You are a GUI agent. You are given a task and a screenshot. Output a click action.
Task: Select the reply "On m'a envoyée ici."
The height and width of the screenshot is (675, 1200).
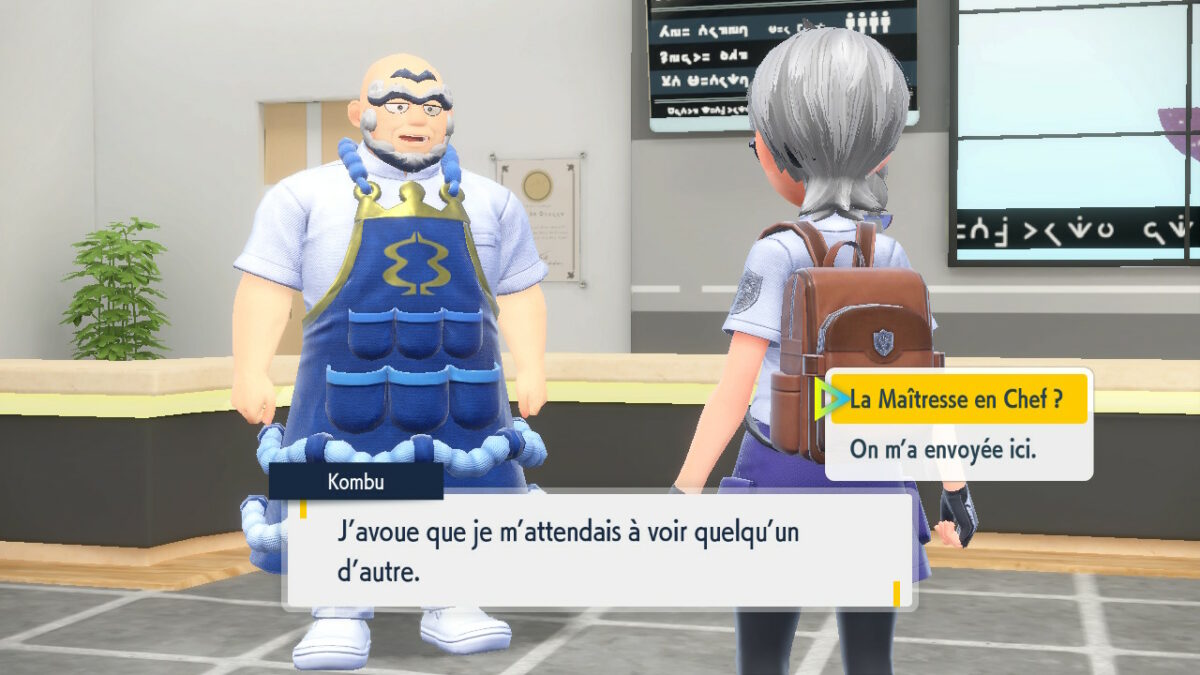pyautogui.click(x=943, y=449)
